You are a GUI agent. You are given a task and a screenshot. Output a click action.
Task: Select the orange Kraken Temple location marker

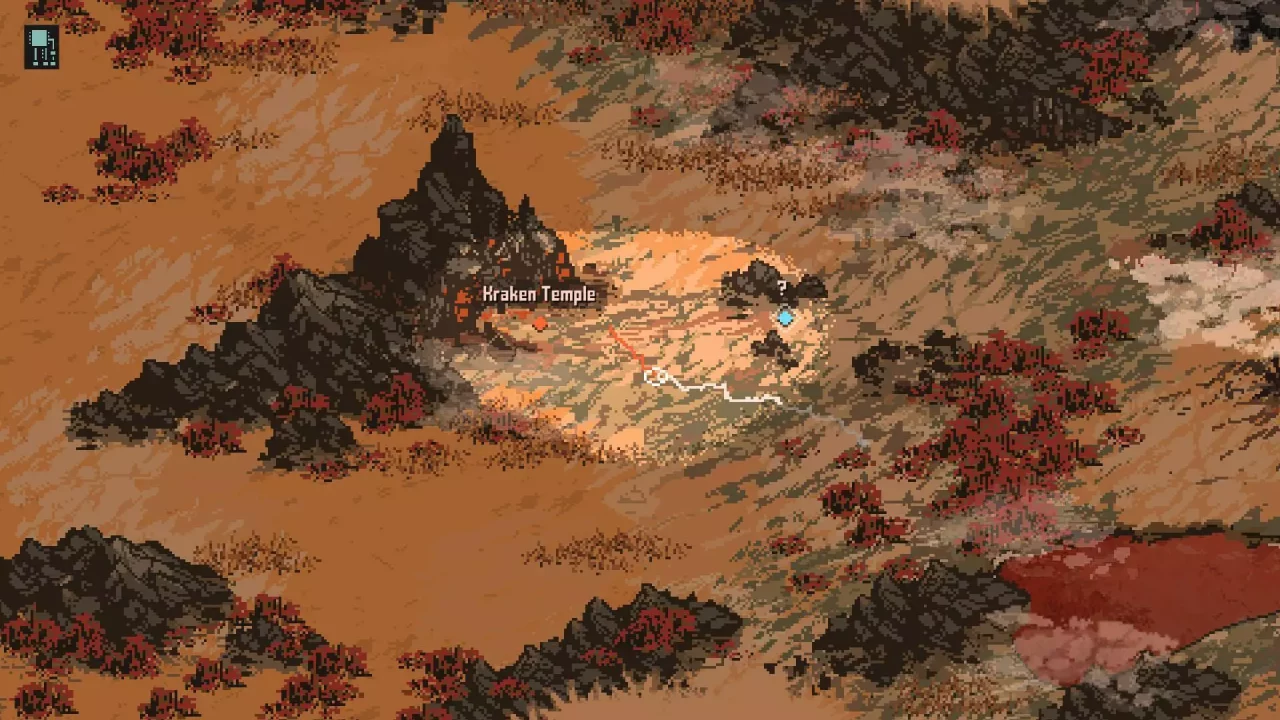point(541,324)
